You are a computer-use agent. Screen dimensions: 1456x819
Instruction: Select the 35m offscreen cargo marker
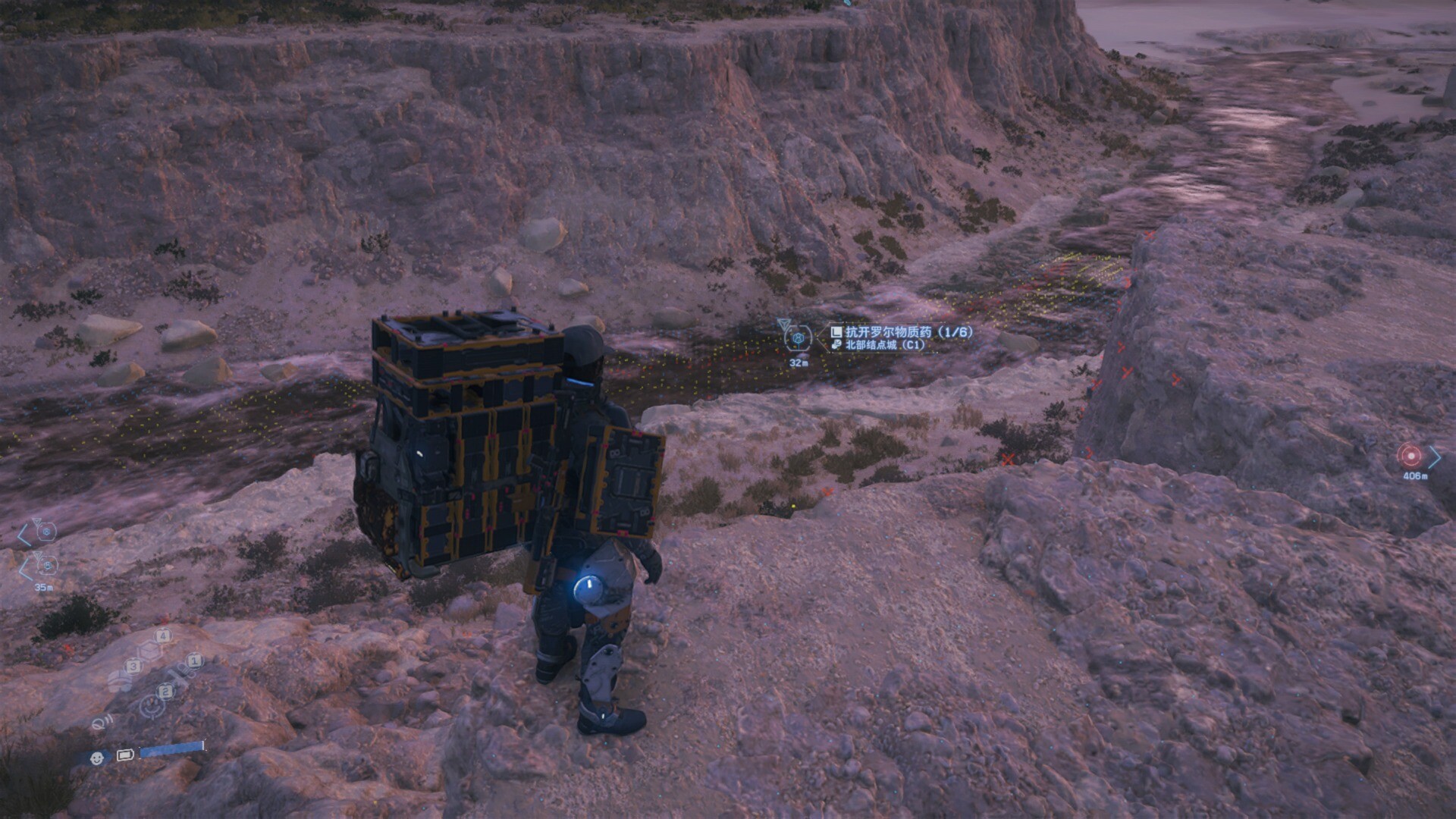tap(46, 566)
